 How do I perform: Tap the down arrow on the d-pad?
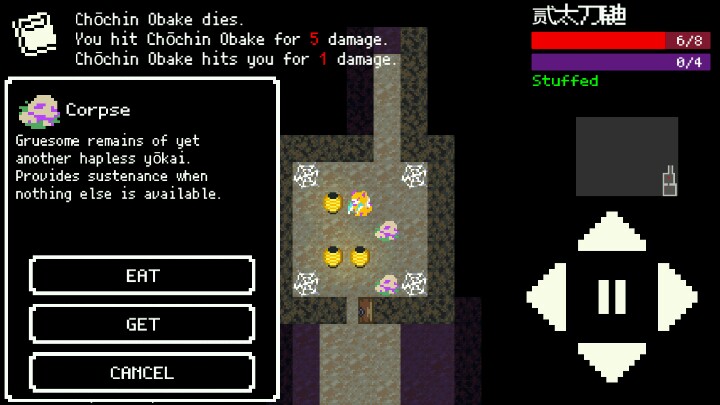coord(612,358)
